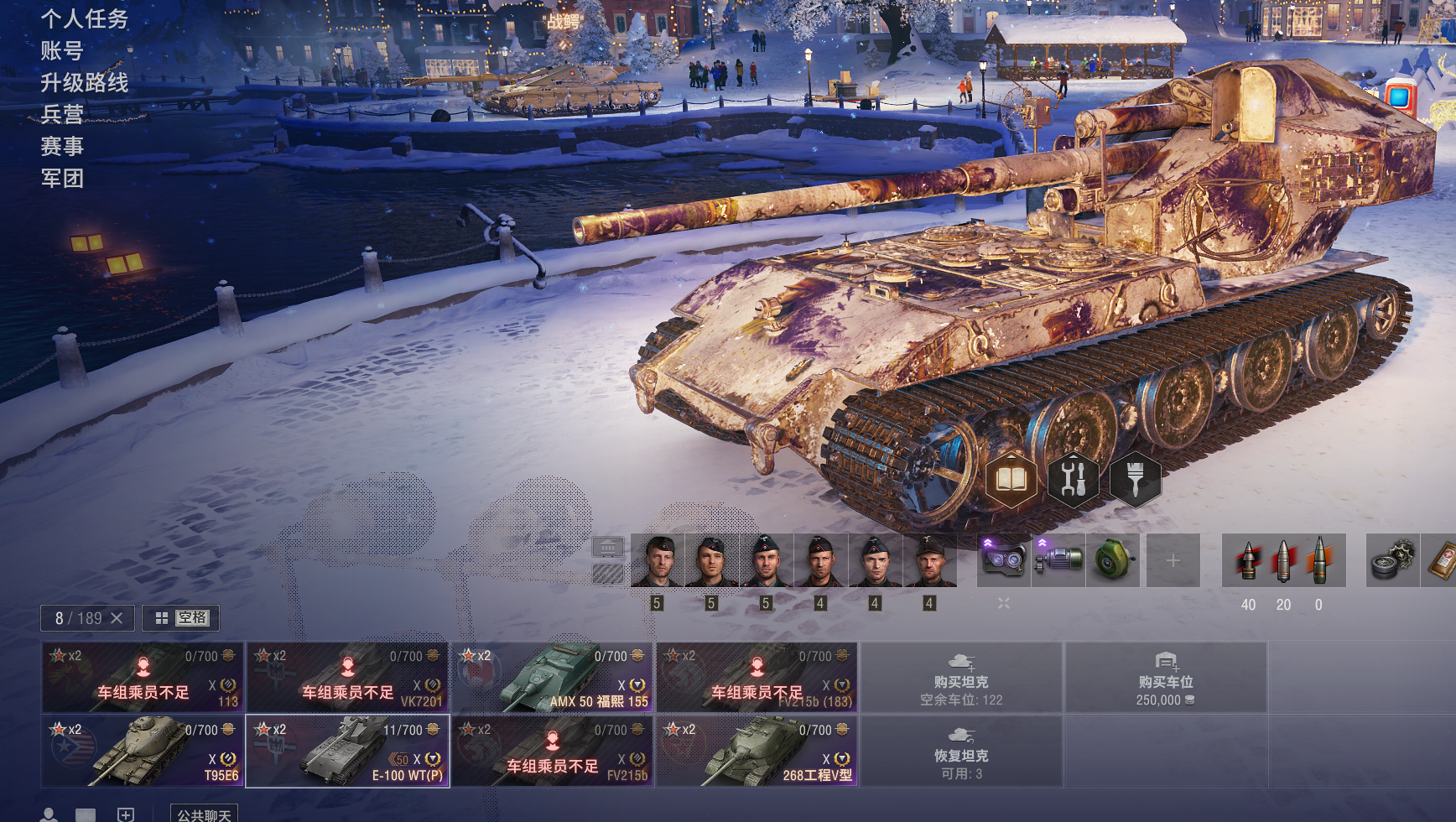The width and height of the screenshot is (1456, 822).
Task: Open the 公共聊天 public chat tab
Action: tap(204, 814)
